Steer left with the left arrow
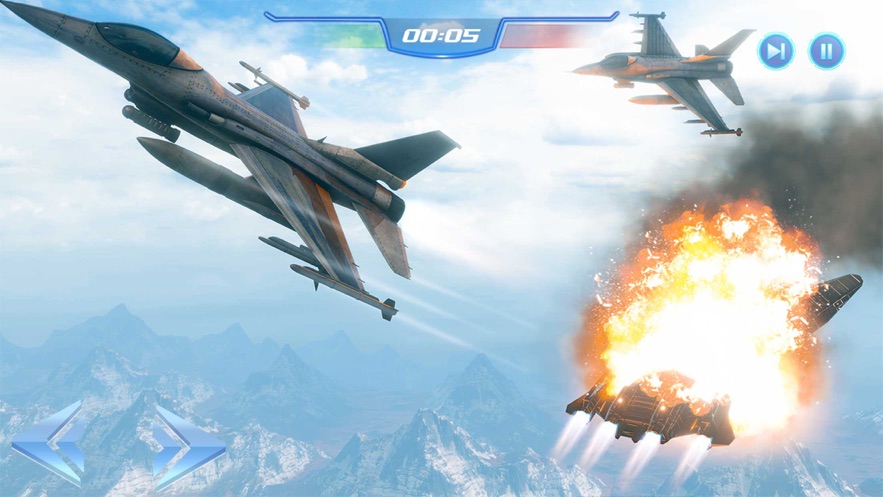 [x=49, y=444]
